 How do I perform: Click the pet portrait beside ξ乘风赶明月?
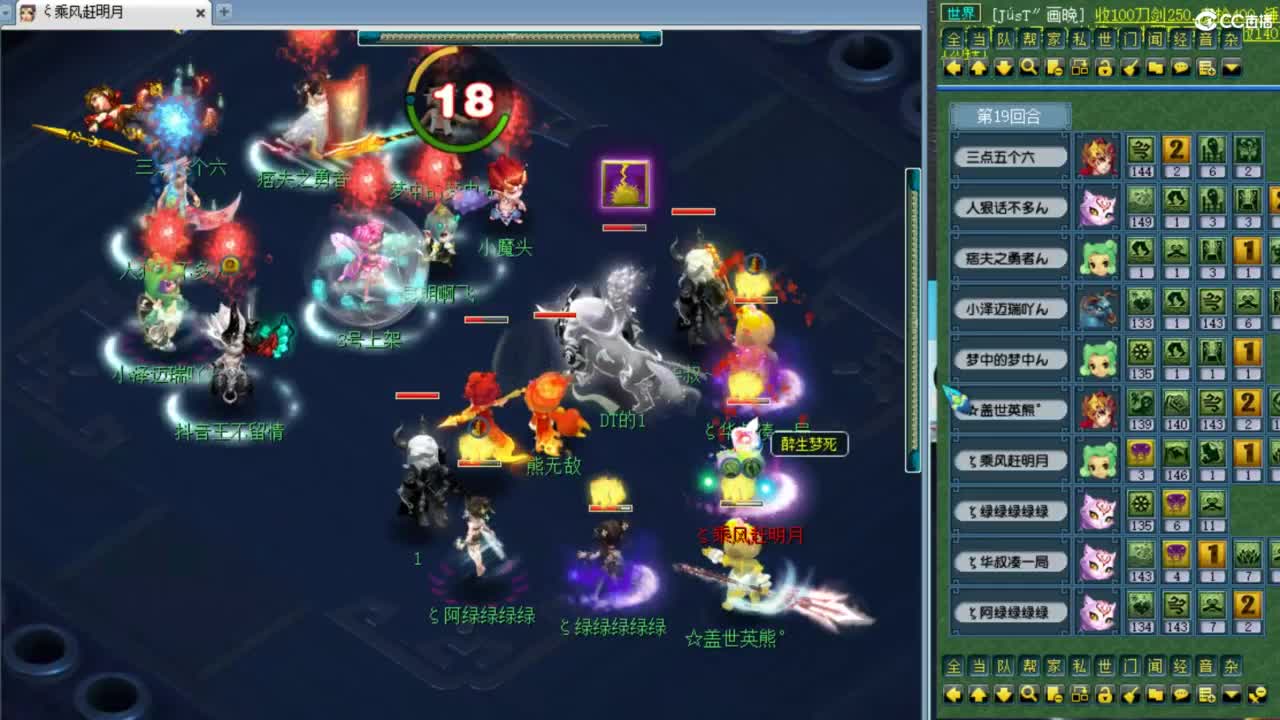point(1097,460)
